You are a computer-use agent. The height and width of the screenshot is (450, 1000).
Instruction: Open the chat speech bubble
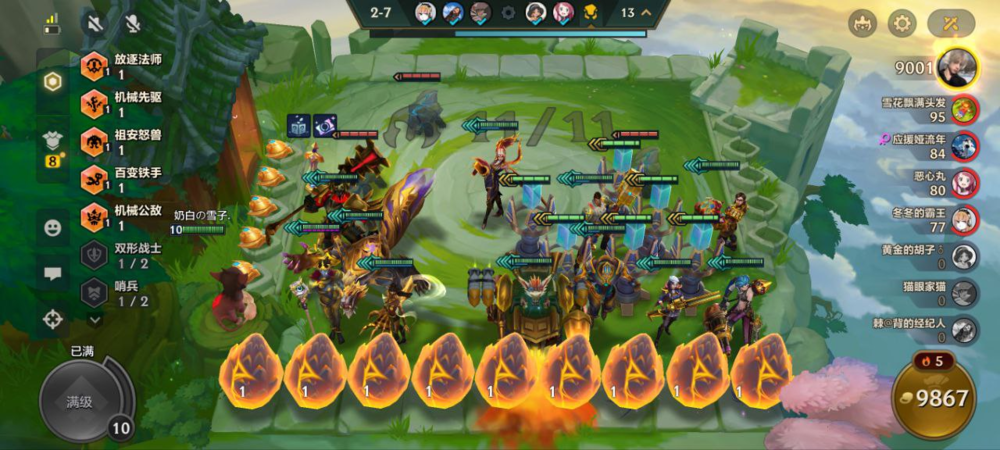[52, 273]
